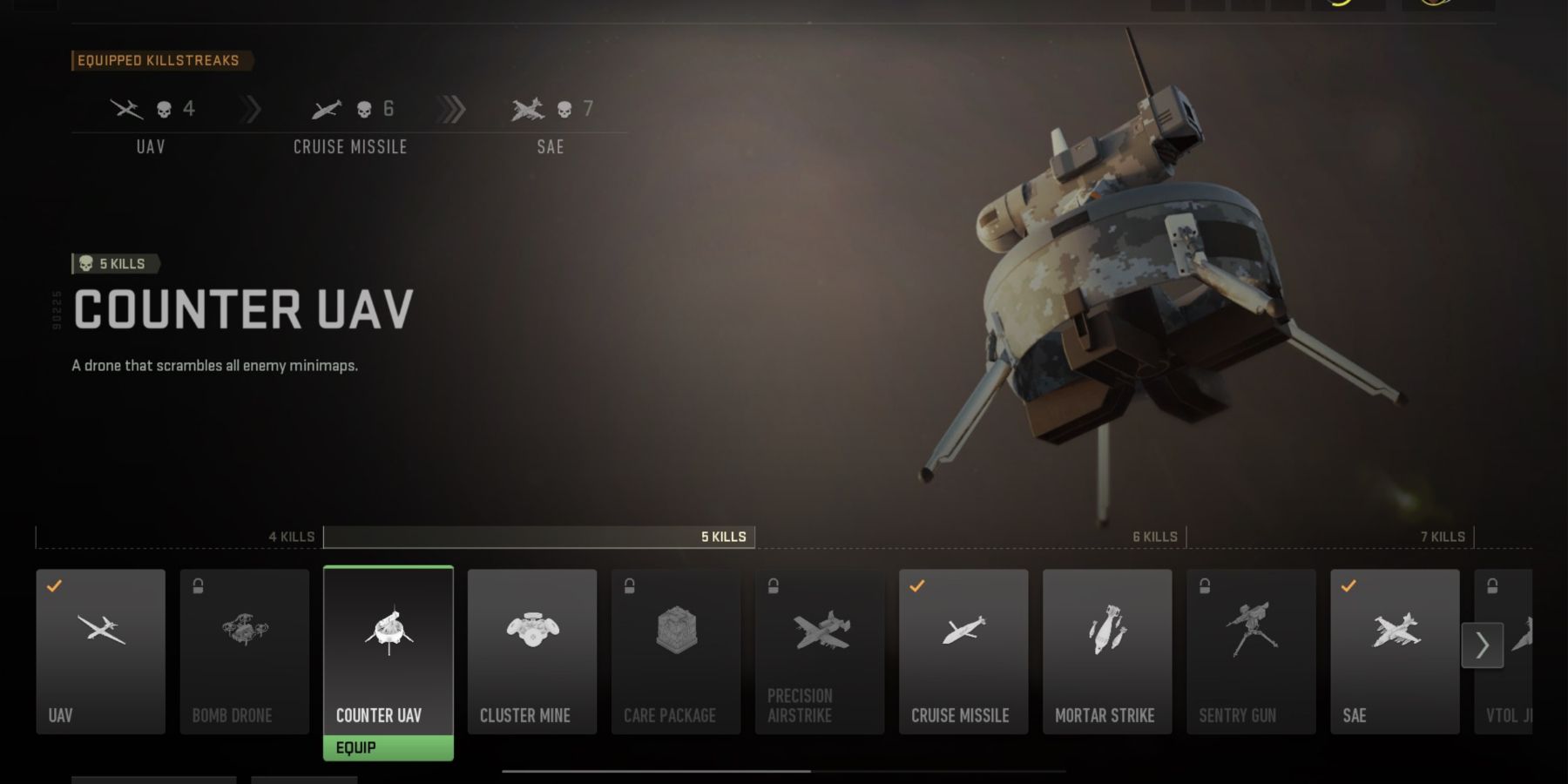Viewport: 1568px width, 784px height.
Task: Toggle the Cruise Missile equipped checkmark
Action: click(916, 588)
